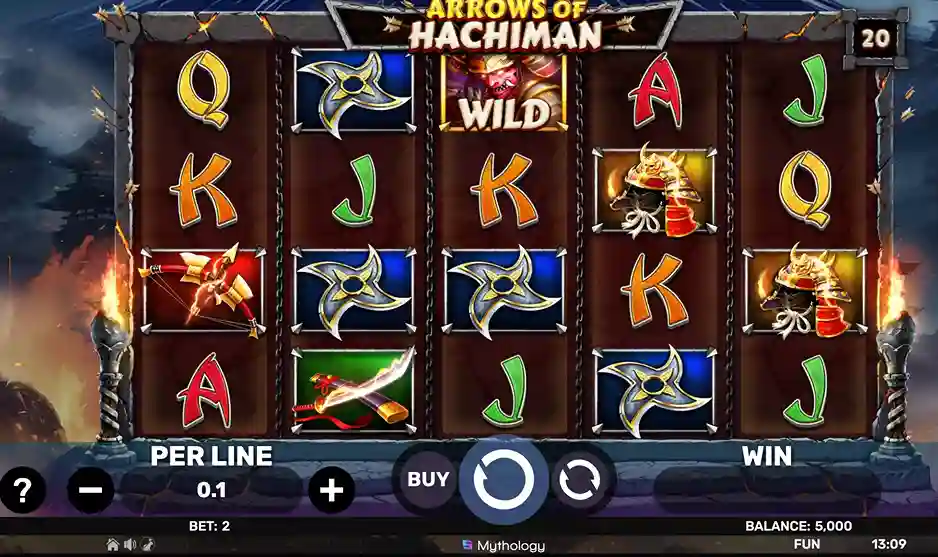Spin the reels with the central button
Viewport: 938px width, 557px height.
[x=503, y=480]
